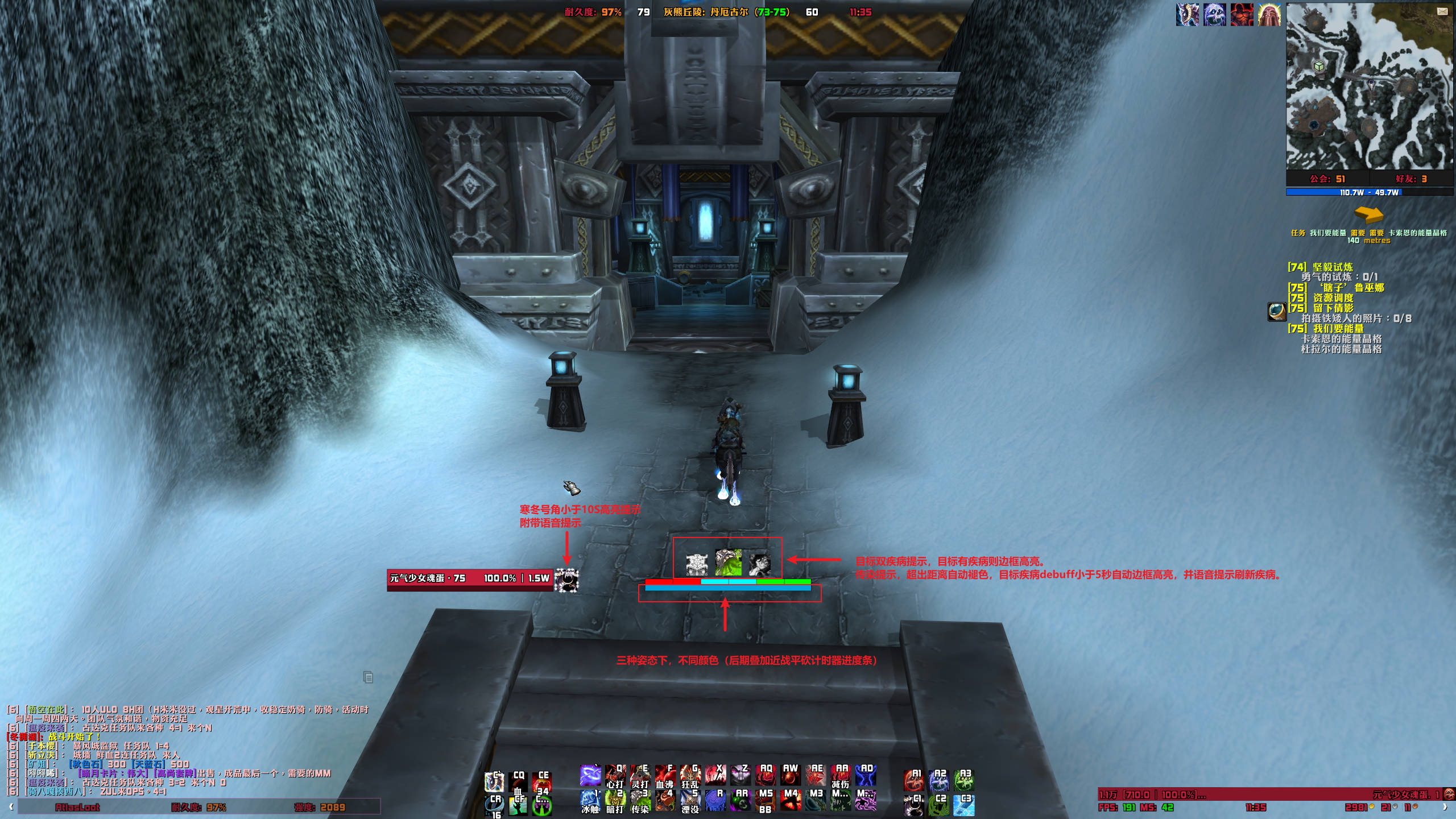The image size is (1456, 819).
Task: Trigger the 狂乱 ability on key G
Action: click(690, 776)
